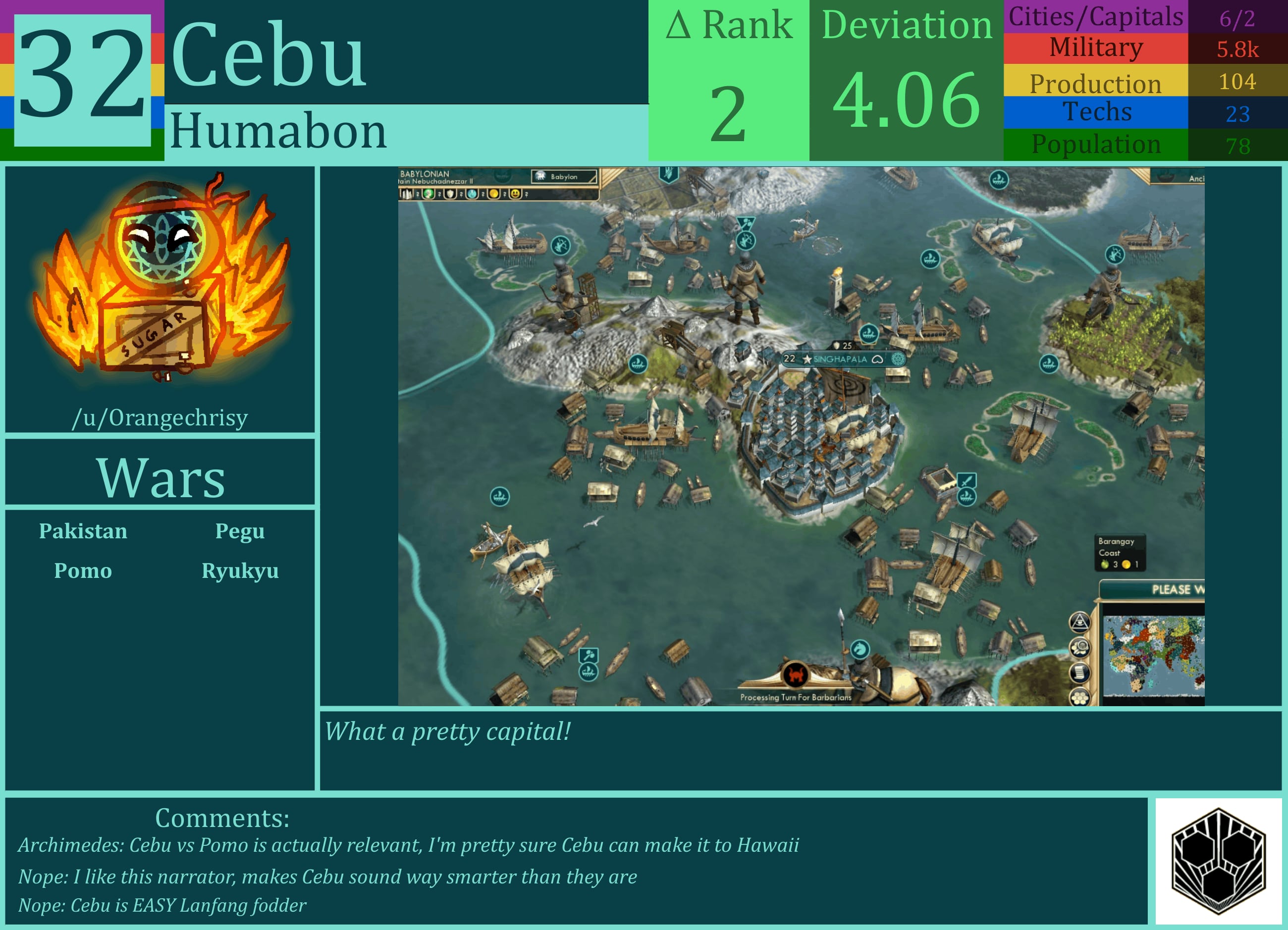Select the Singhapala city name banner
The height and width of the screenshot is (930, 1288).
click(x=839, y=360)
